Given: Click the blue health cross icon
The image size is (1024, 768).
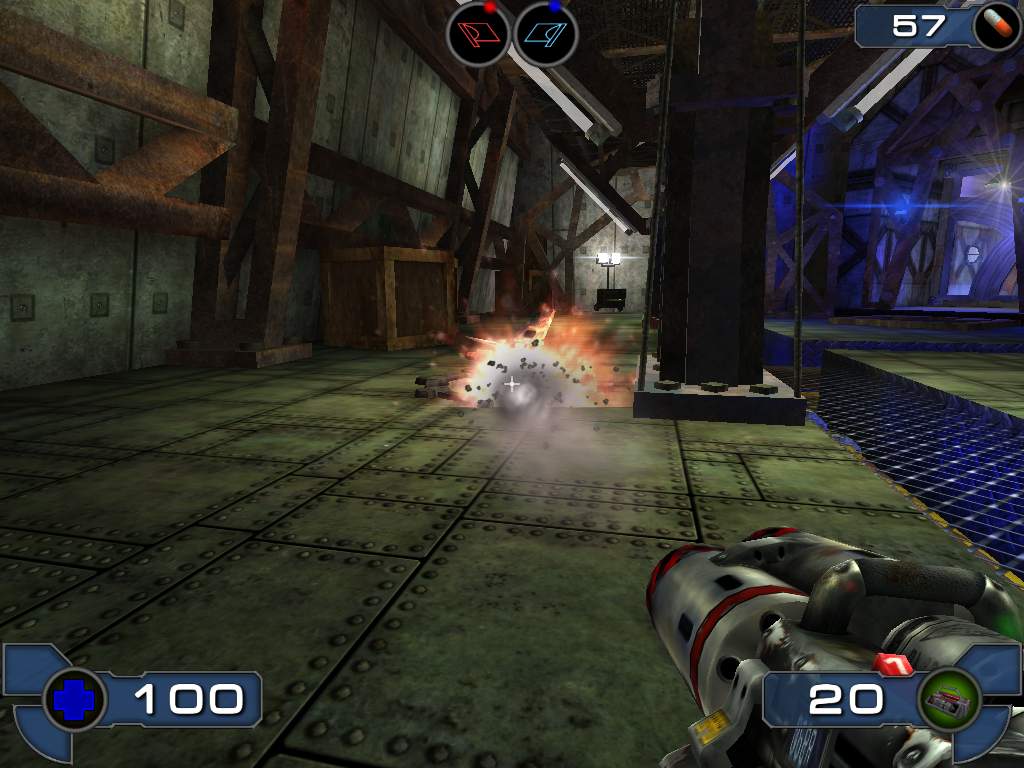Looking at the screenshot, I should (75, 700).
